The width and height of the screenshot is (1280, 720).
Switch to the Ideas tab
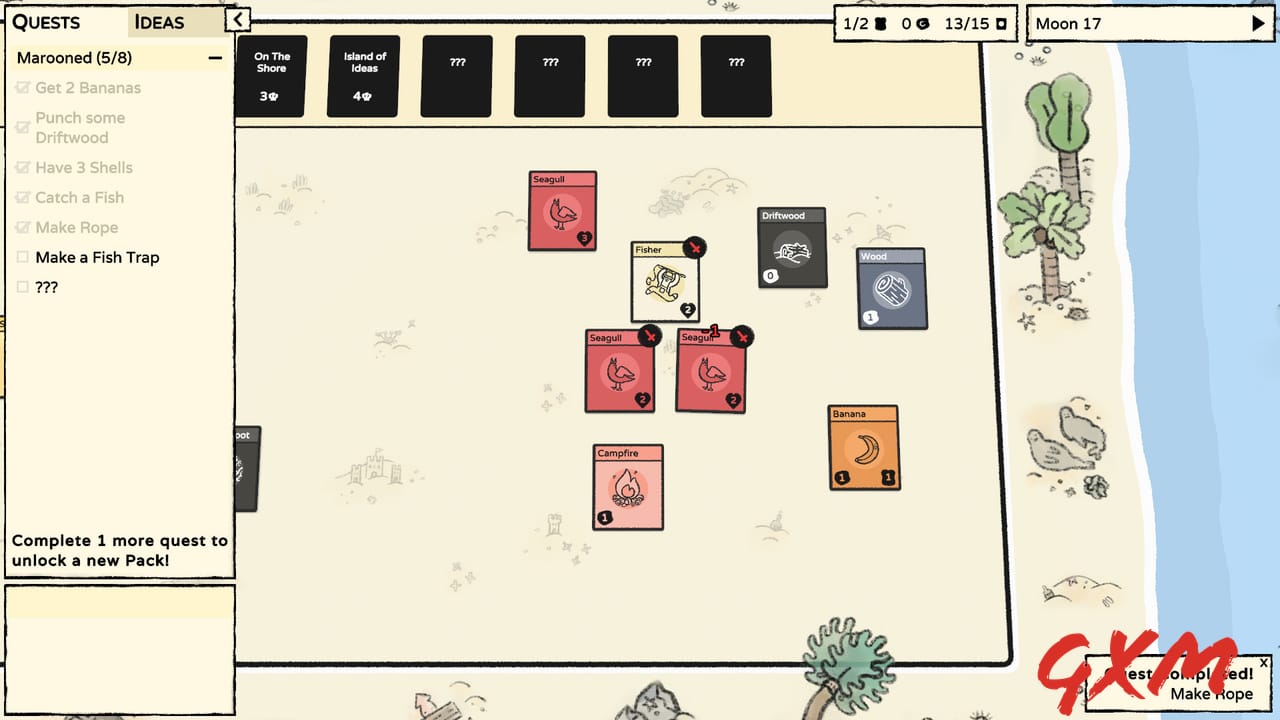tap(160, 22)
